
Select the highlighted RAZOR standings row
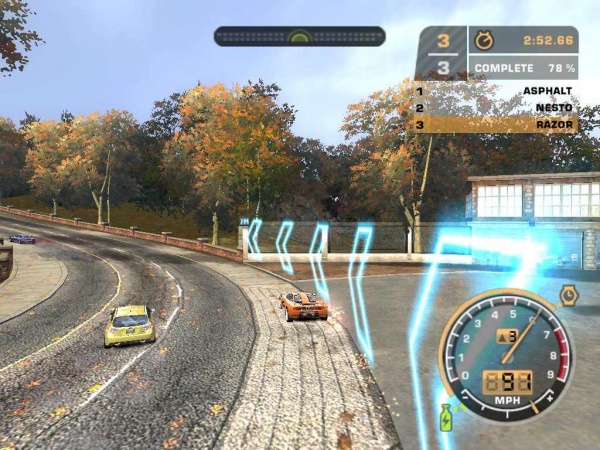pos(496,125)
